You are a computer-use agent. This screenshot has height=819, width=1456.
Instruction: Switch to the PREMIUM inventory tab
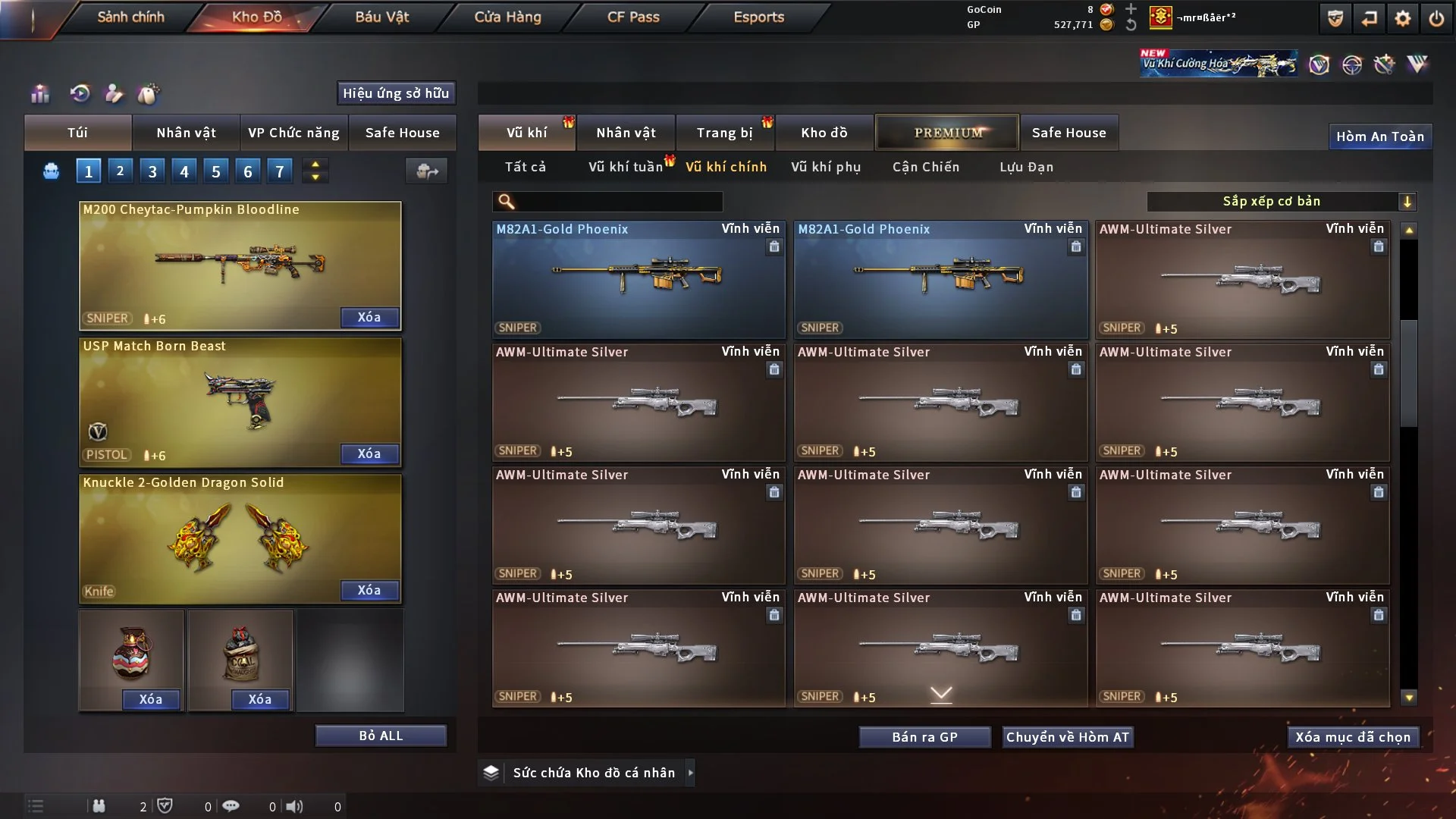coord(947,133)
